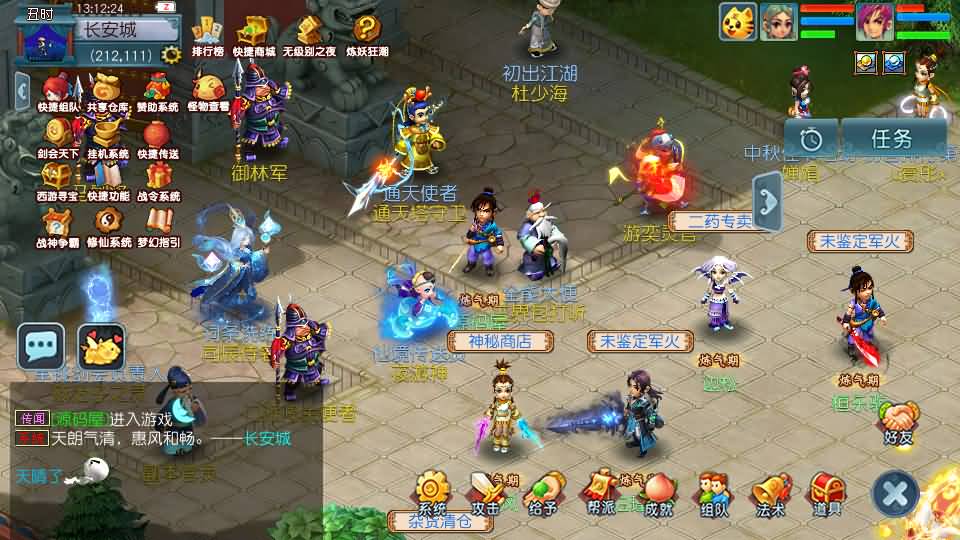Open the 共享仓库 shared warehouse
The image size is (960, 540).
click(x=106, y=89)
